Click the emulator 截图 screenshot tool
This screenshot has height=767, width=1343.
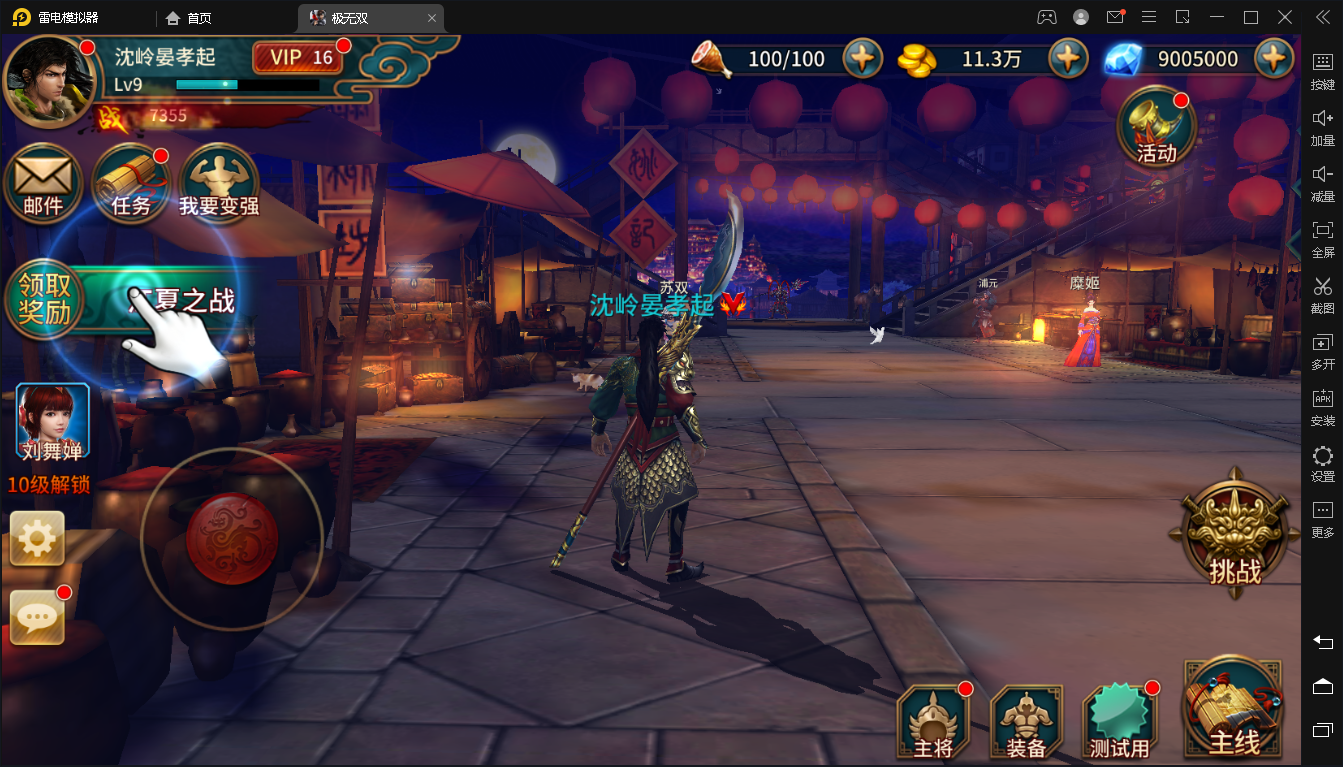tap(1322, 292)
